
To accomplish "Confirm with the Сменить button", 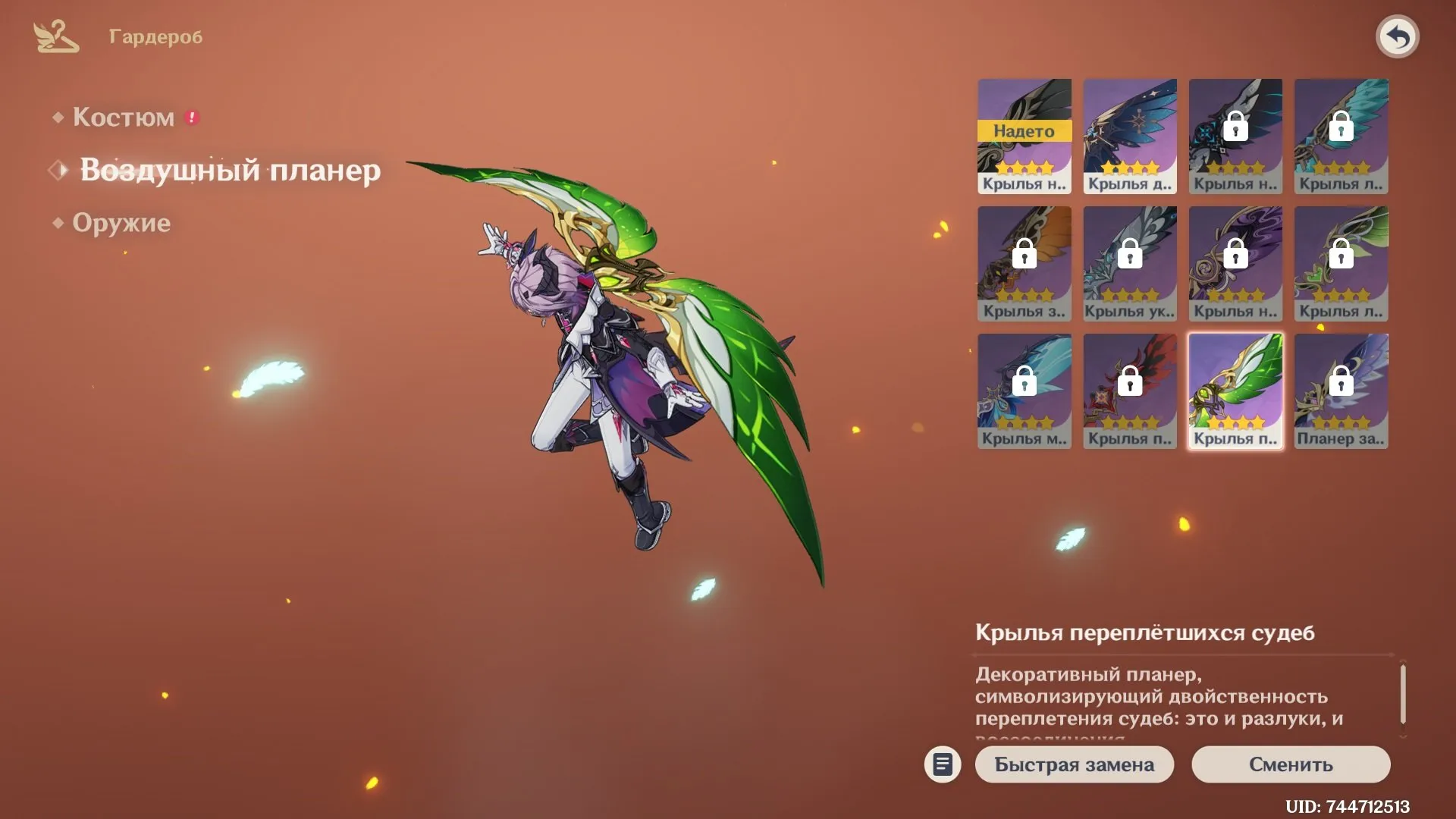I will coord(1291,764).
